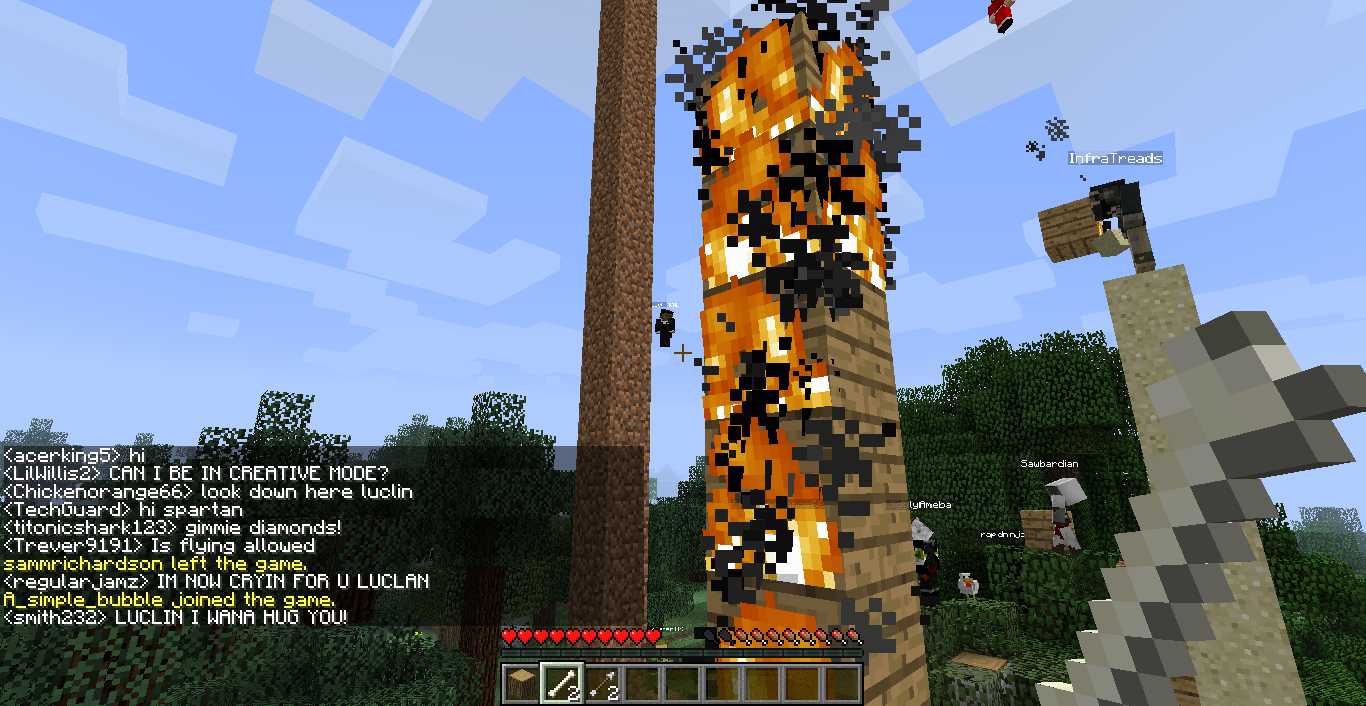Image resolution: width=1366 pixels, height=706 pixels.
Task: Select the bone stack hotbar slot
Action: coord(561,684)
